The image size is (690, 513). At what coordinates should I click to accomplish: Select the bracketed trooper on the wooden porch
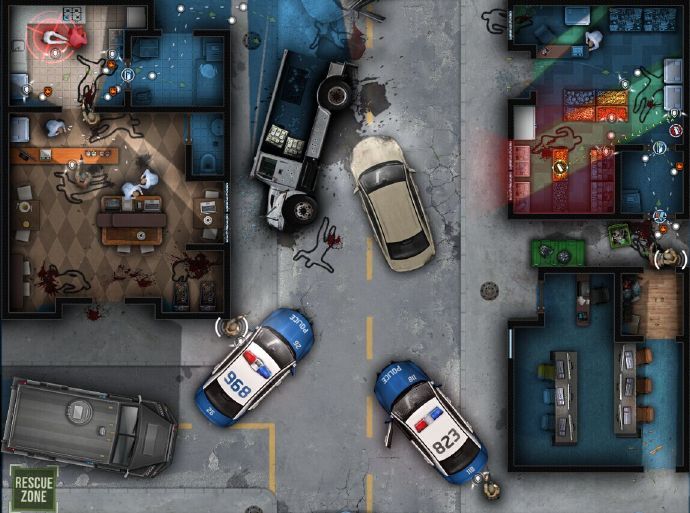tap(669, 258)
